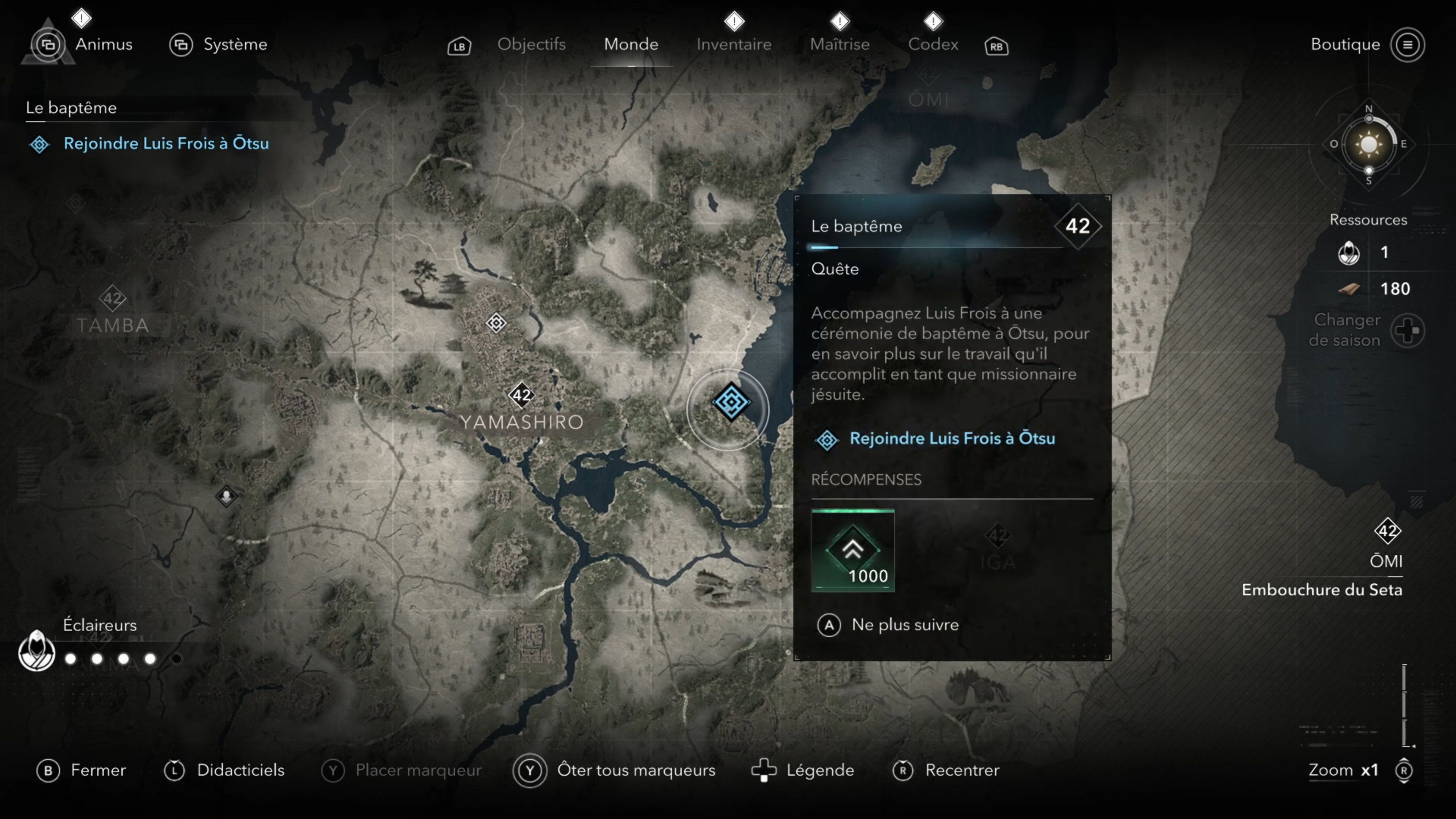Open the Inventaire tab

coord(734,44)
